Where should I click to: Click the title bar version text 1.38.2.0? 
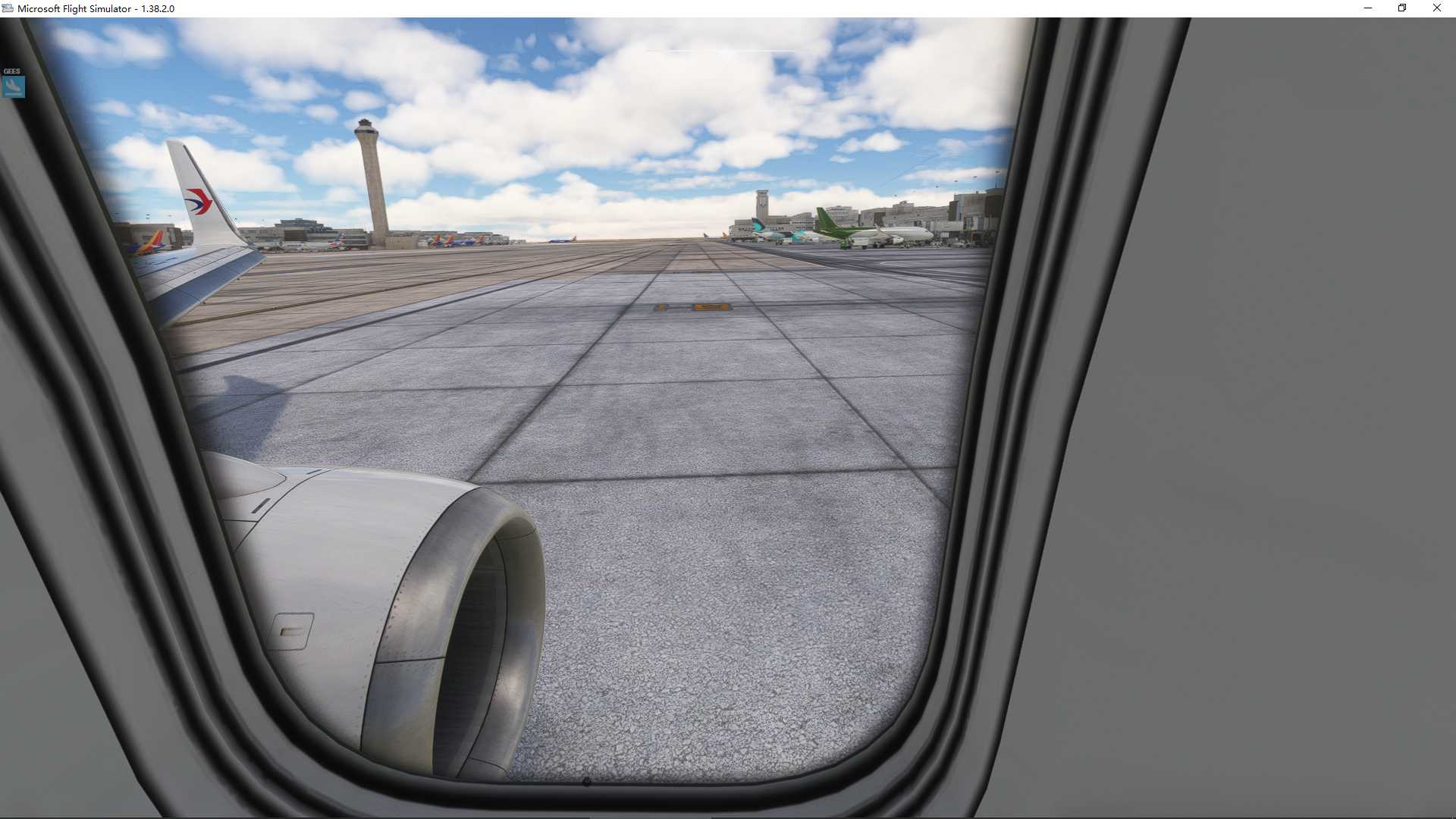point(156,8)
